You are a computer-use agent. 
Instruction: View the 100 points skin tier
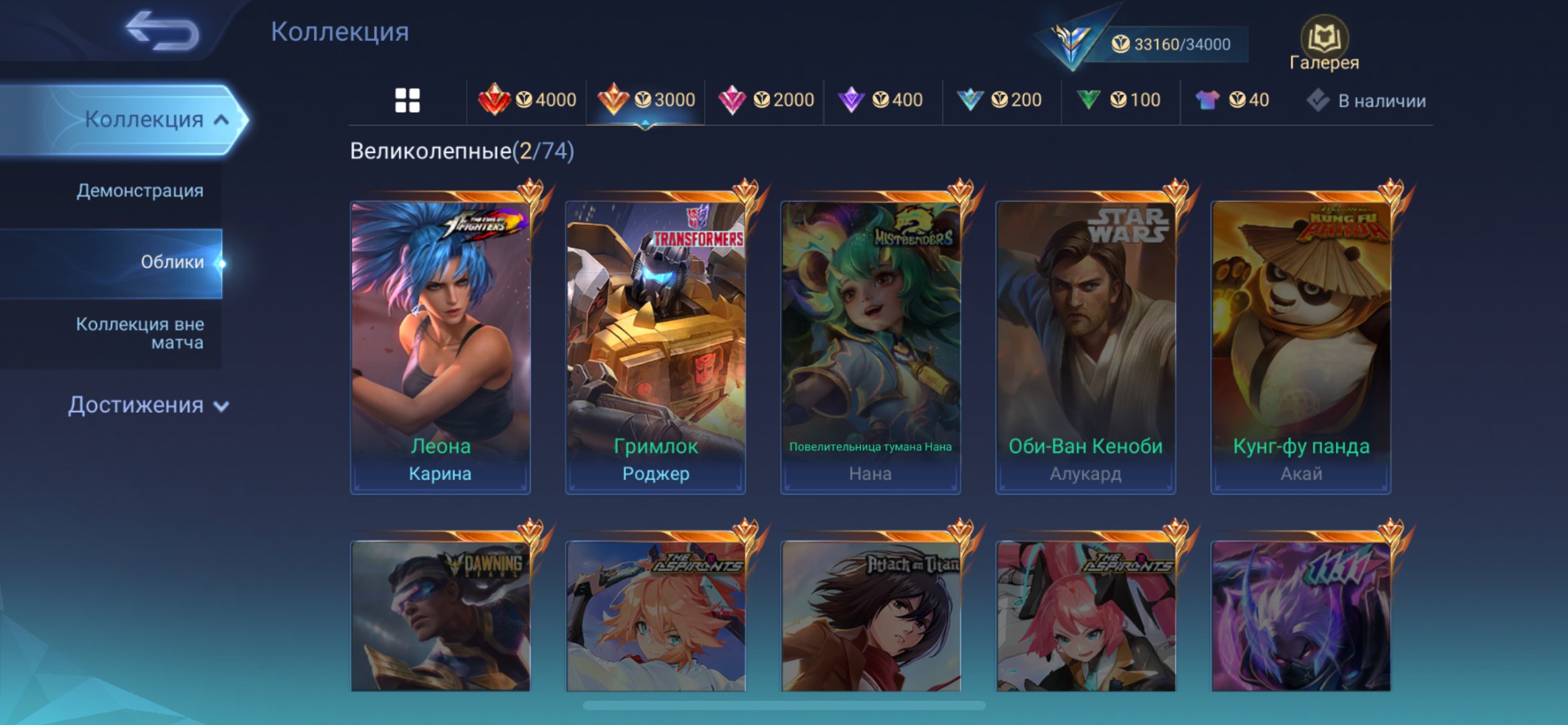[1118, 100]
